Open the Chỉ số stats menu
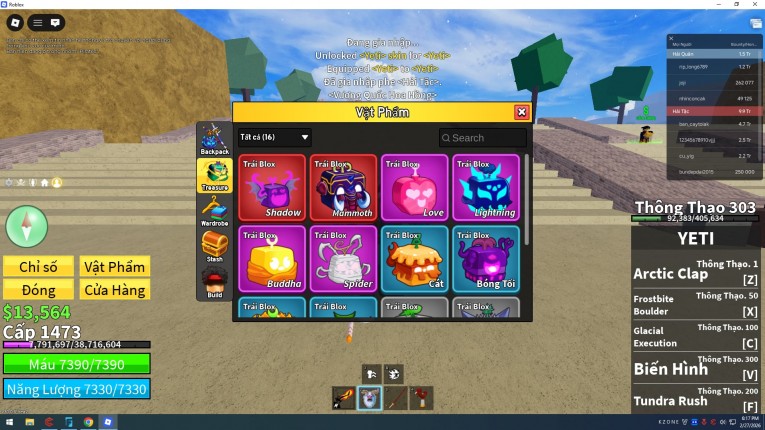The width and height of the screenshot is (765, 430). click(x=38, y=266)
